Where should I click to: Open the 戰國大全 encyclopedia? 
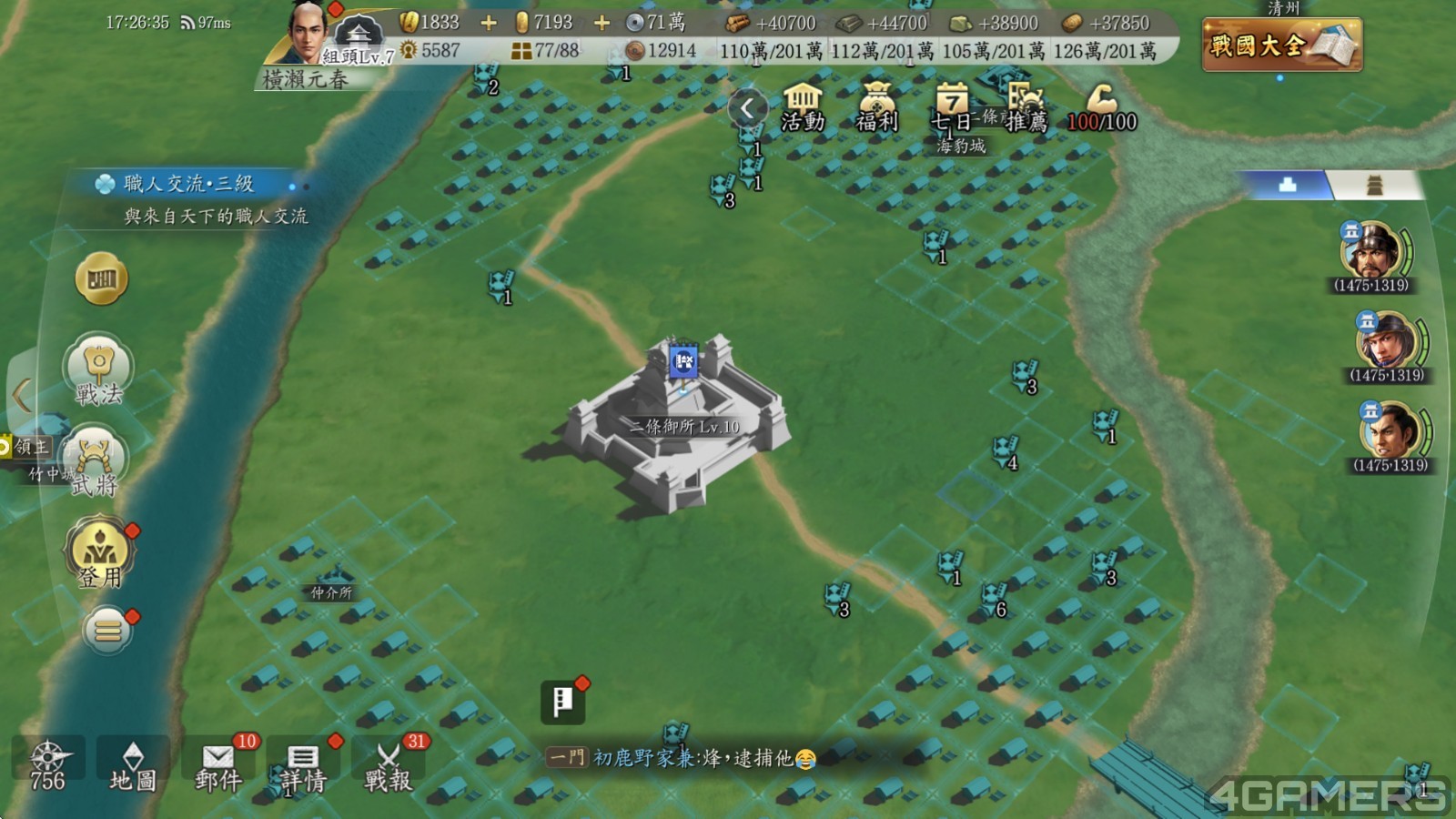tap(1281, 44)
